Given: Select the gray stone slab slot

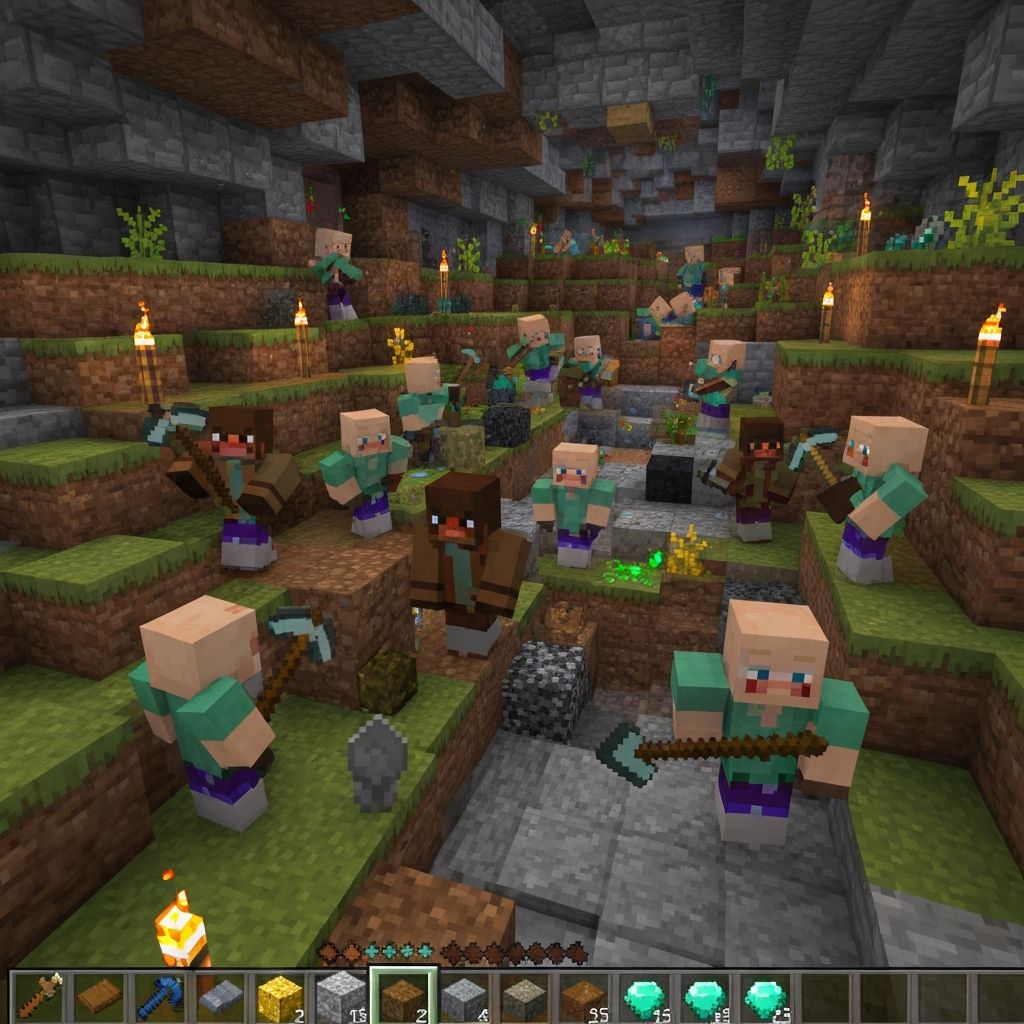Looking at the screenshot, I should coord(221,996).
